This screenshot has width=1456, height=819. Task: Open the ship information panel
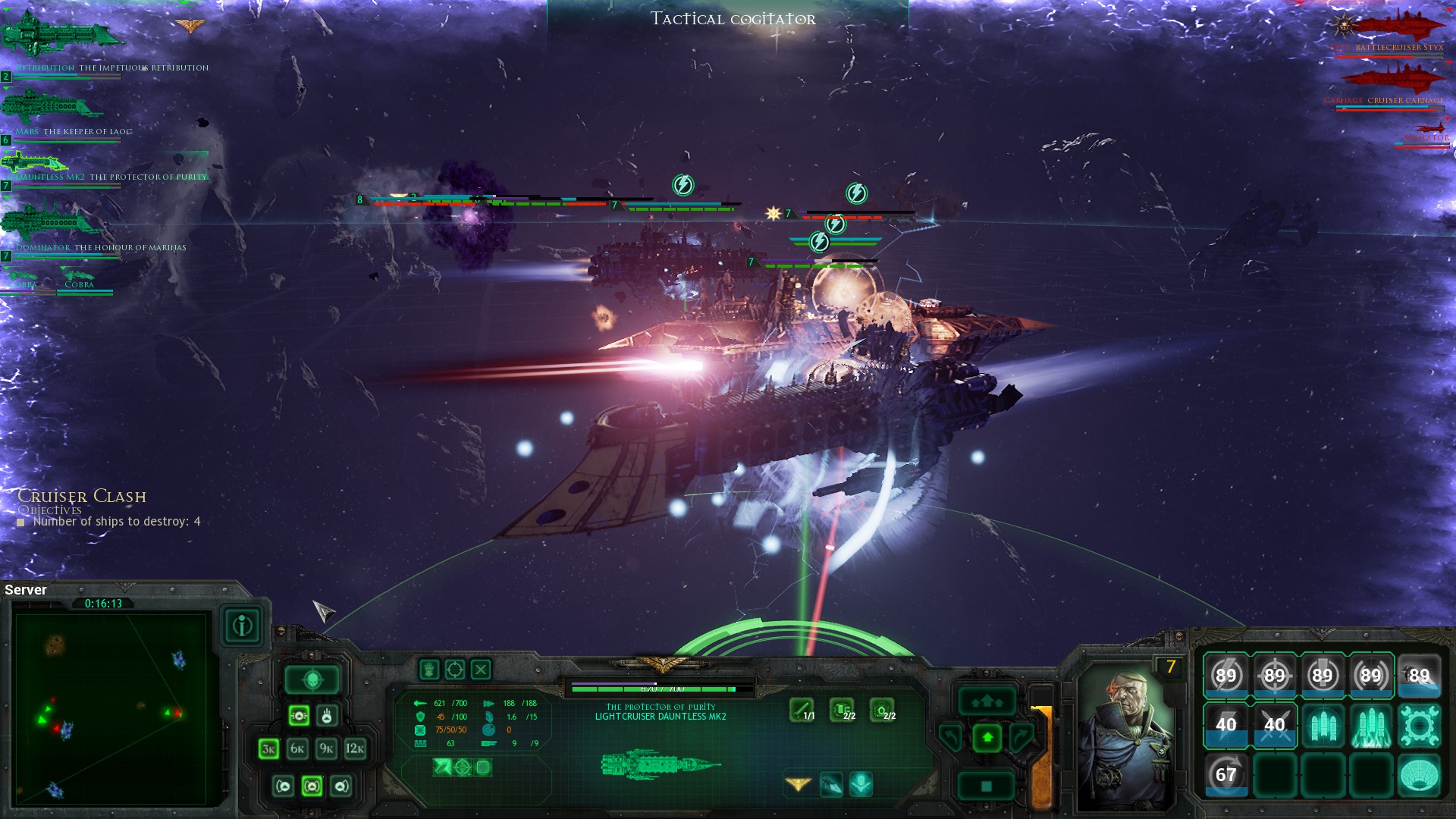tap(243, 626)
